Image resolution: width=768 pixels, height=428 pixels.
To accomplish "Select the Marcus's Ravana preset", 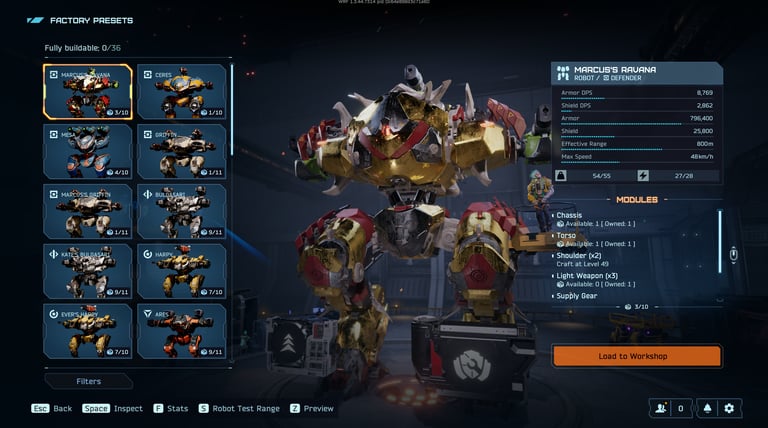I will coord(88,92).
